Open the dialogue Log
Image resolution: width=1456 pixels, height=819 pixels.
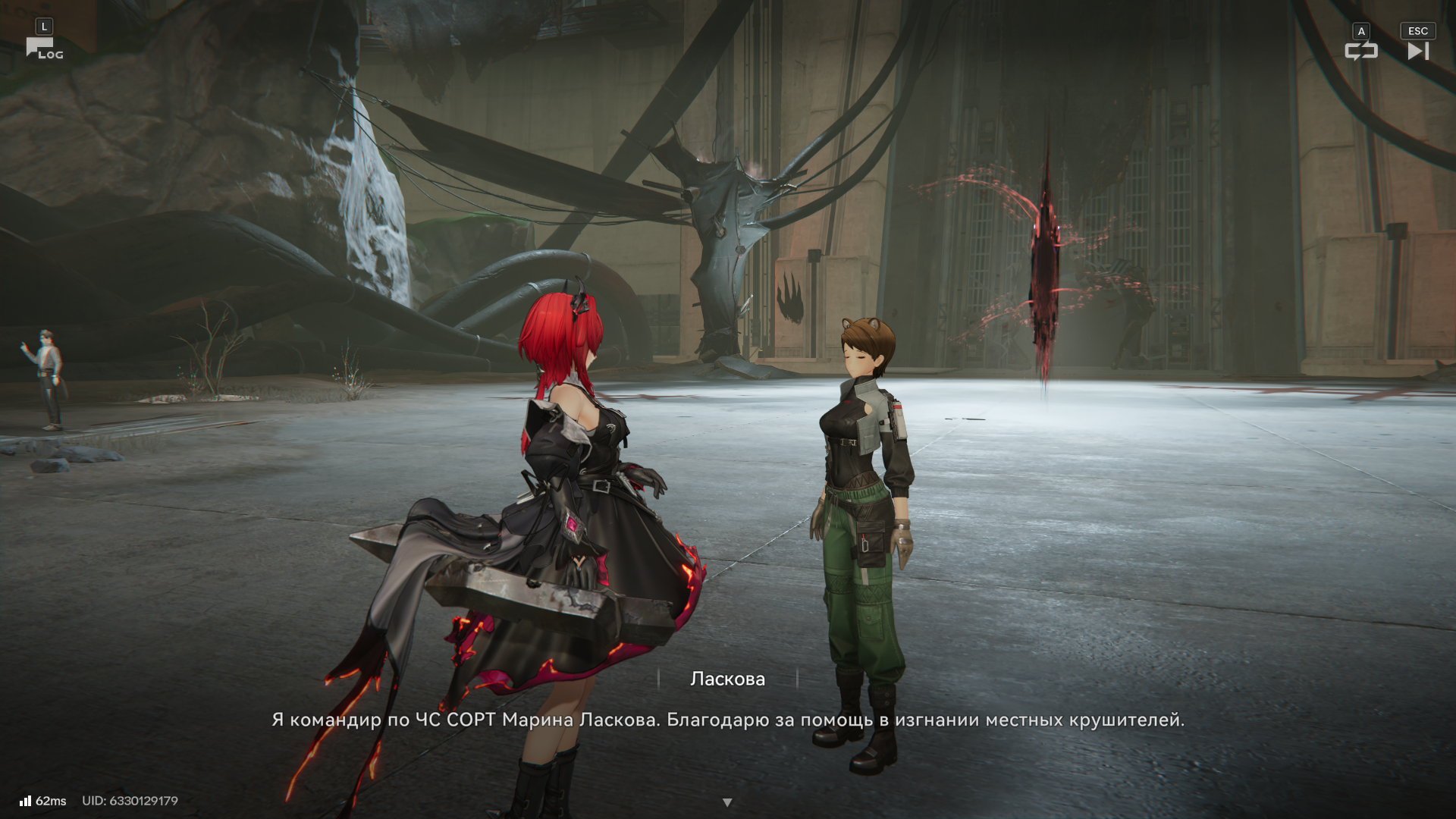[x=44, y=49]
